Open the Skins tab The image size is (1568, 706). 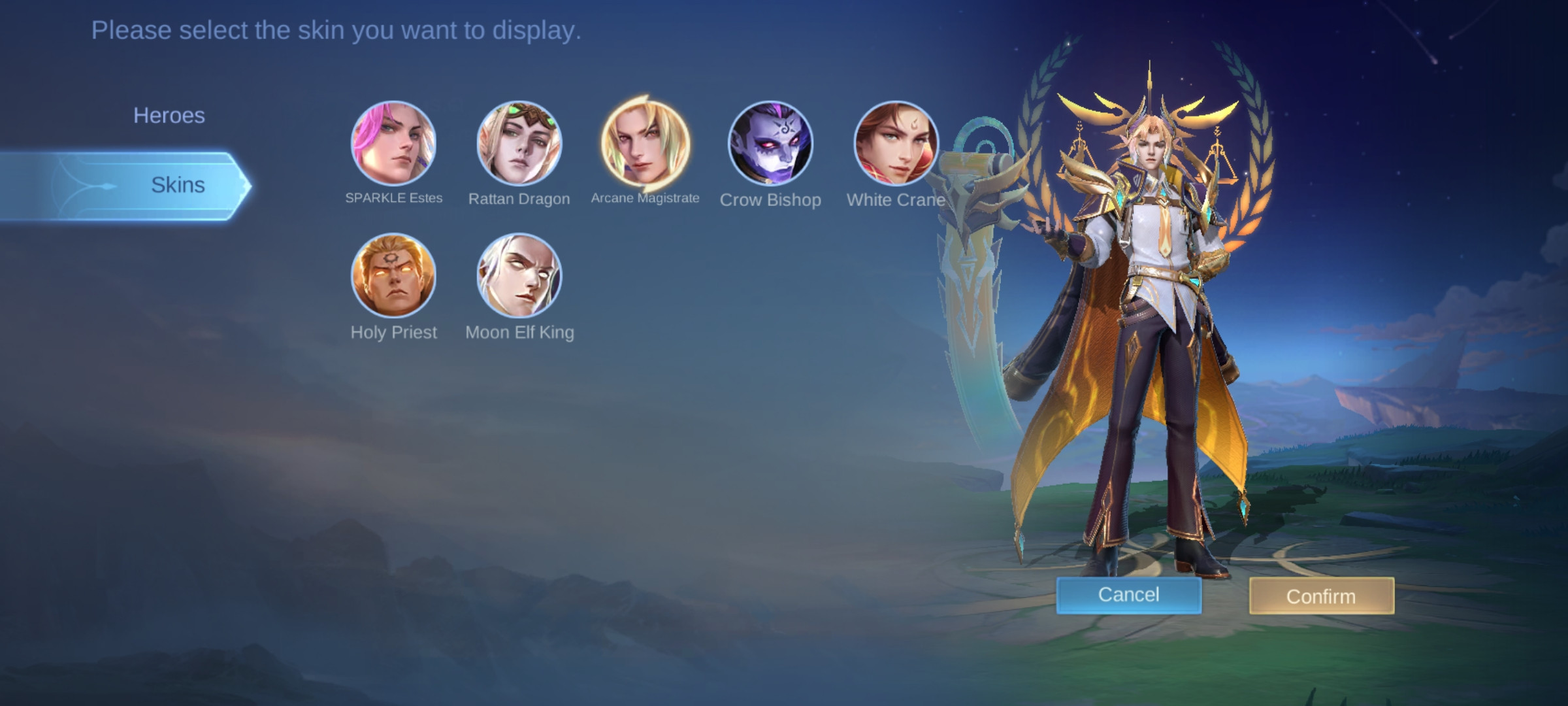click(176, 186)
